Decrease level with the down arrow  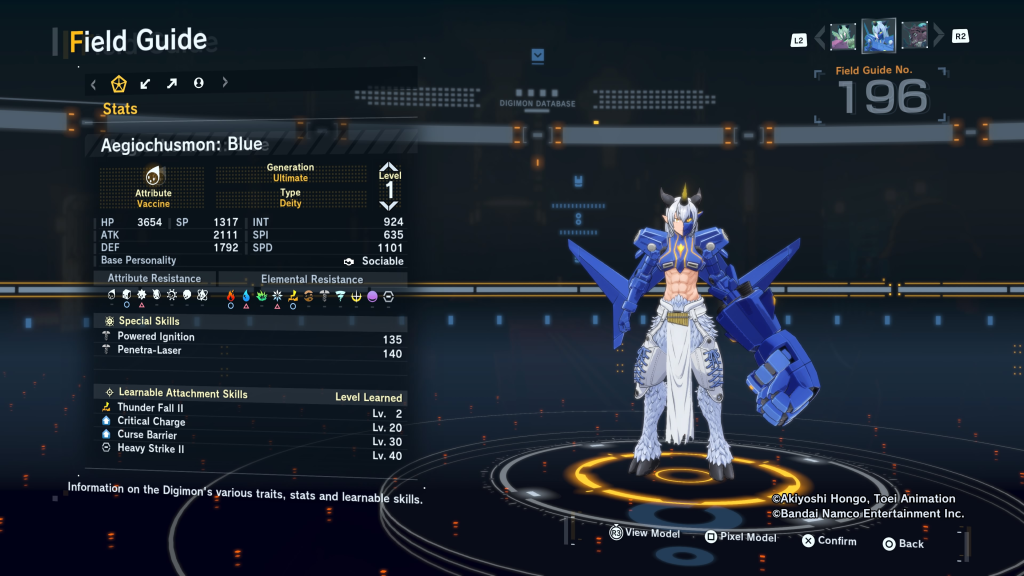tap(389, 205)
